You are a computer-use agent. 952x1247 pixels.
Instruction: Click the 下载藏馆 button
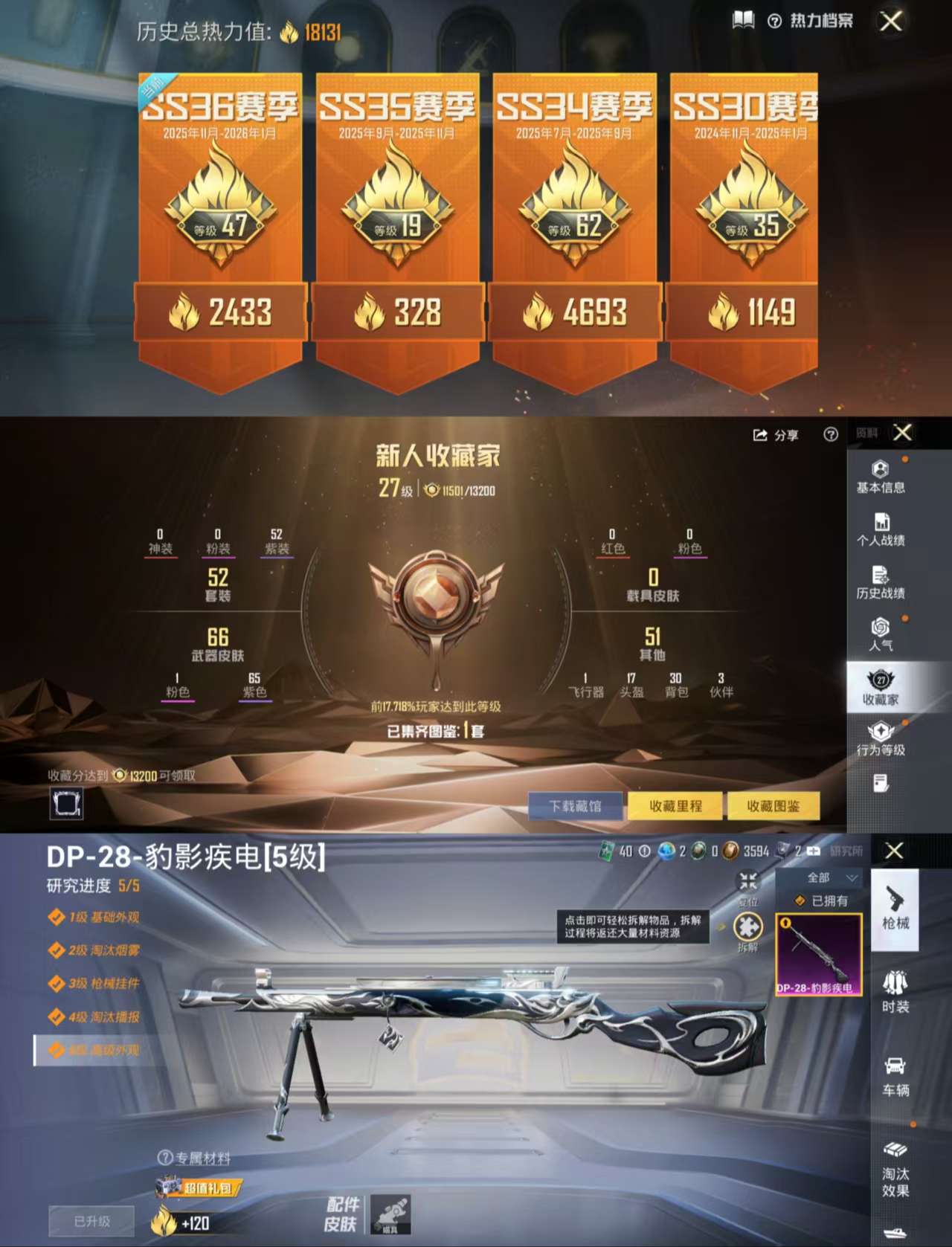coord(574,806)
